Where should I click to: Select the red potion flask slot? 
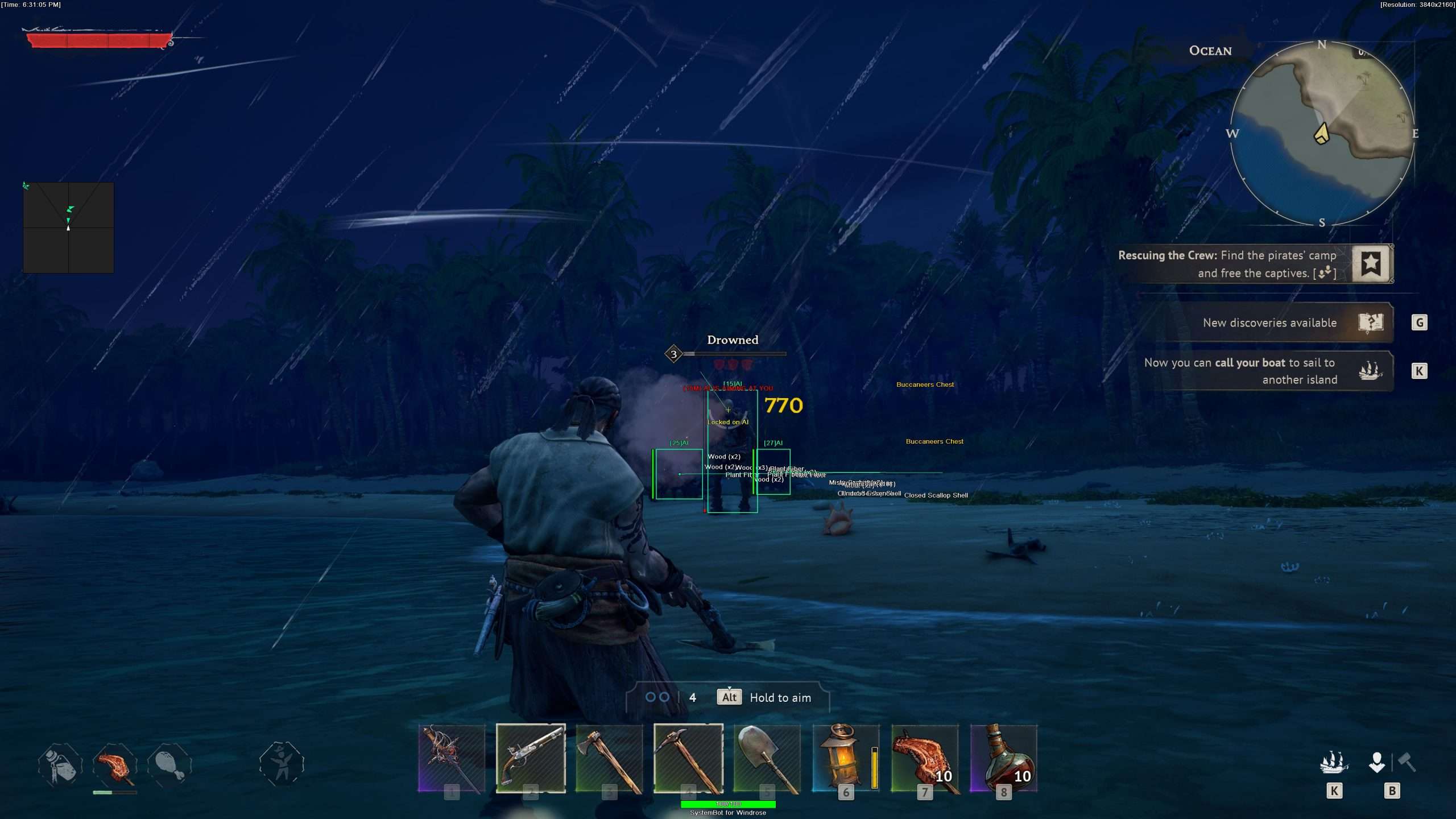click(1003, 758)
